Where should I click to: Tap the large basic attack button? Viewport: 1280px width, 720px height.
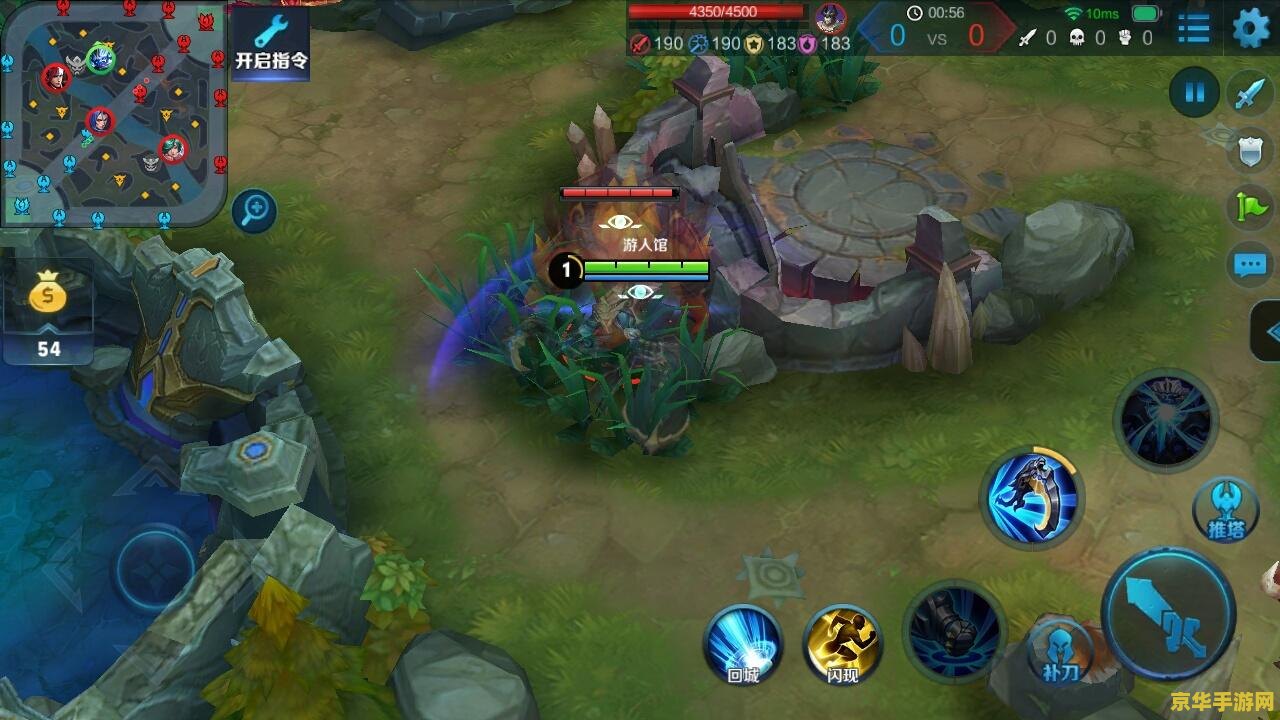(x=1169, y=613)
